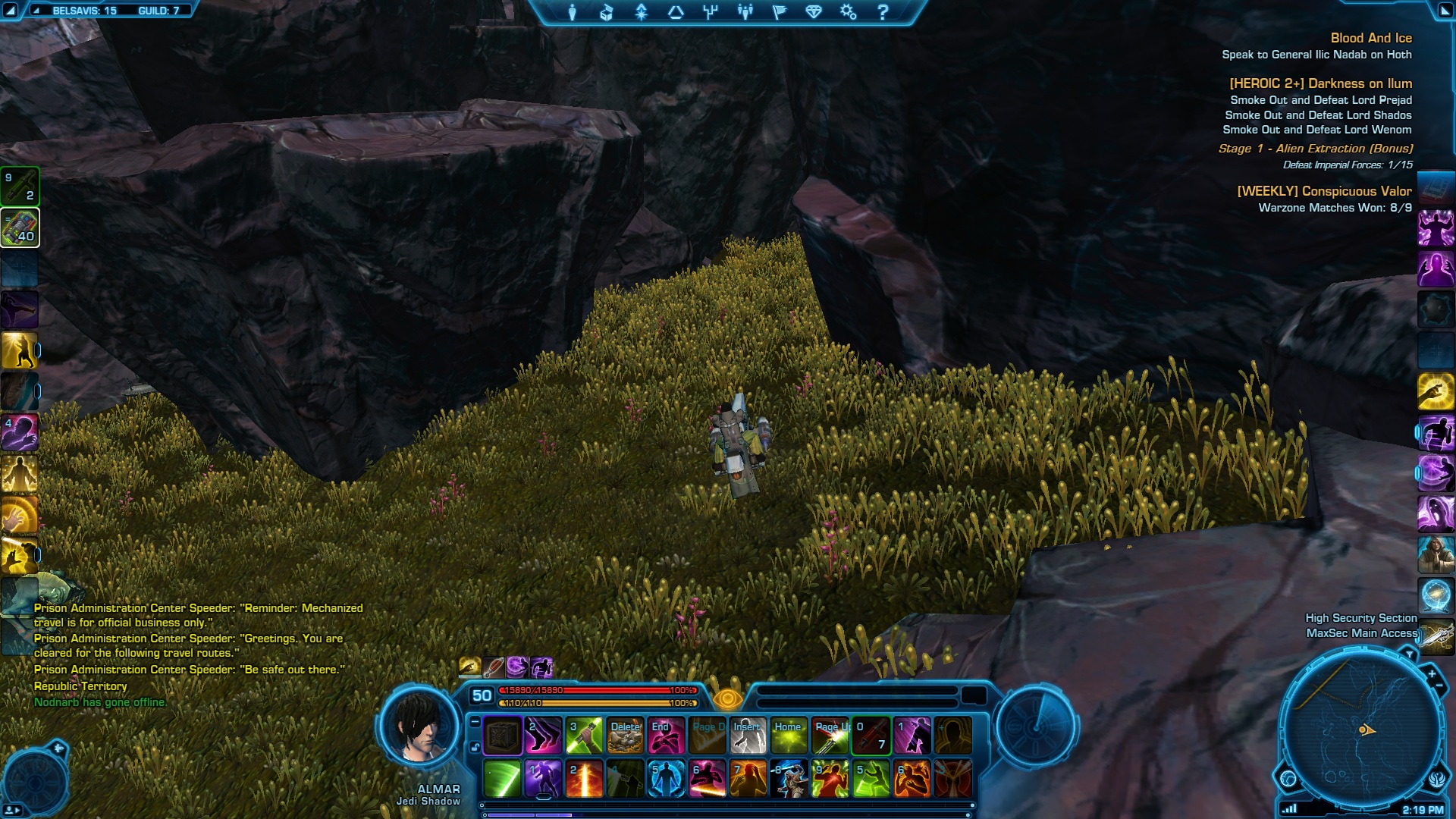The width and height of the screenshot is (1456, 819).
Task: Use the ability bound to Delete key
Action: 625,736
